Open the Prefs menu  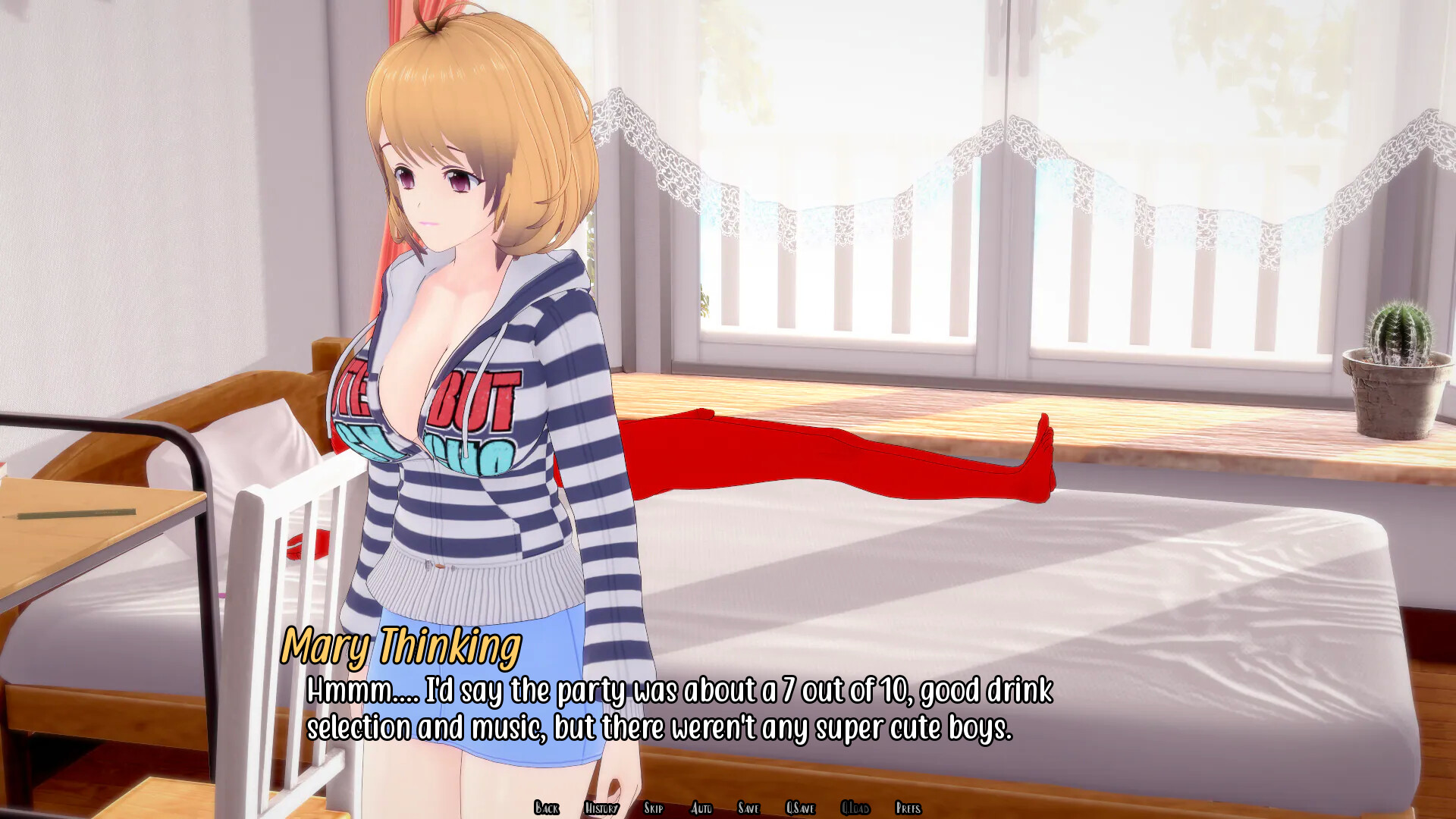coord(908,808)
